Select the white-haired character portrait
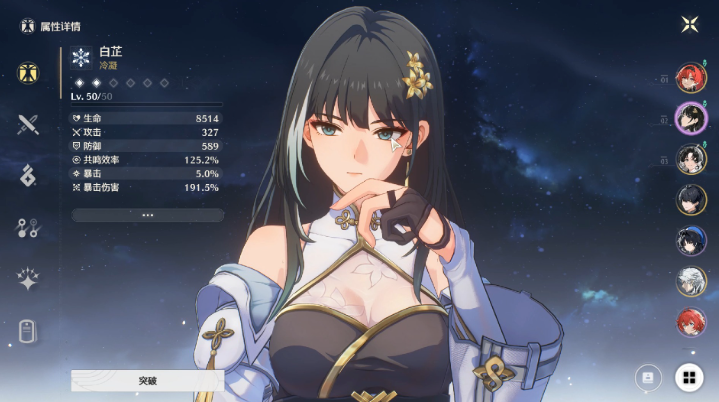Viewport: 719px width, 402px height. click(691, 281)
